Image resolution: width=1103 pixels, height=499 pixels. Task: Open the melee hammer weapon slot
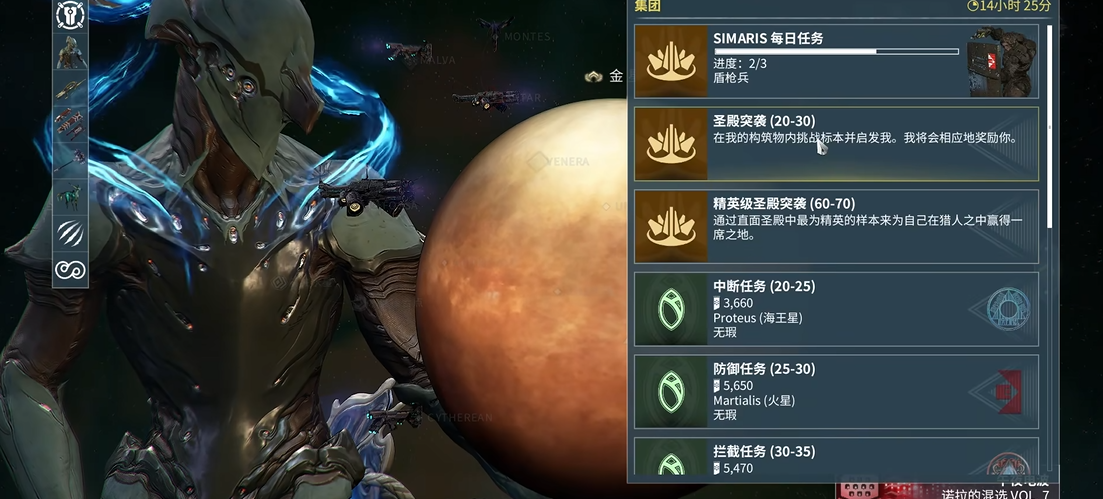(71, 160)
